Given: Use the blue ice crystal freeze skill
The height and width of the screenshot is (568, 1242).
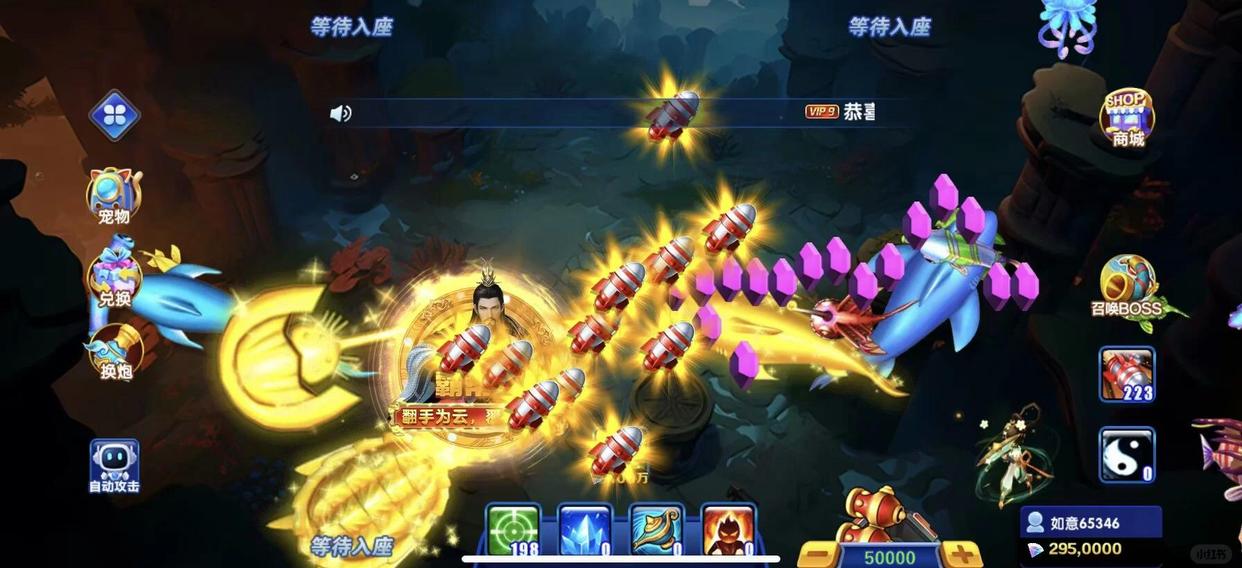Looking at the screenshot, I should pos(585,529).
